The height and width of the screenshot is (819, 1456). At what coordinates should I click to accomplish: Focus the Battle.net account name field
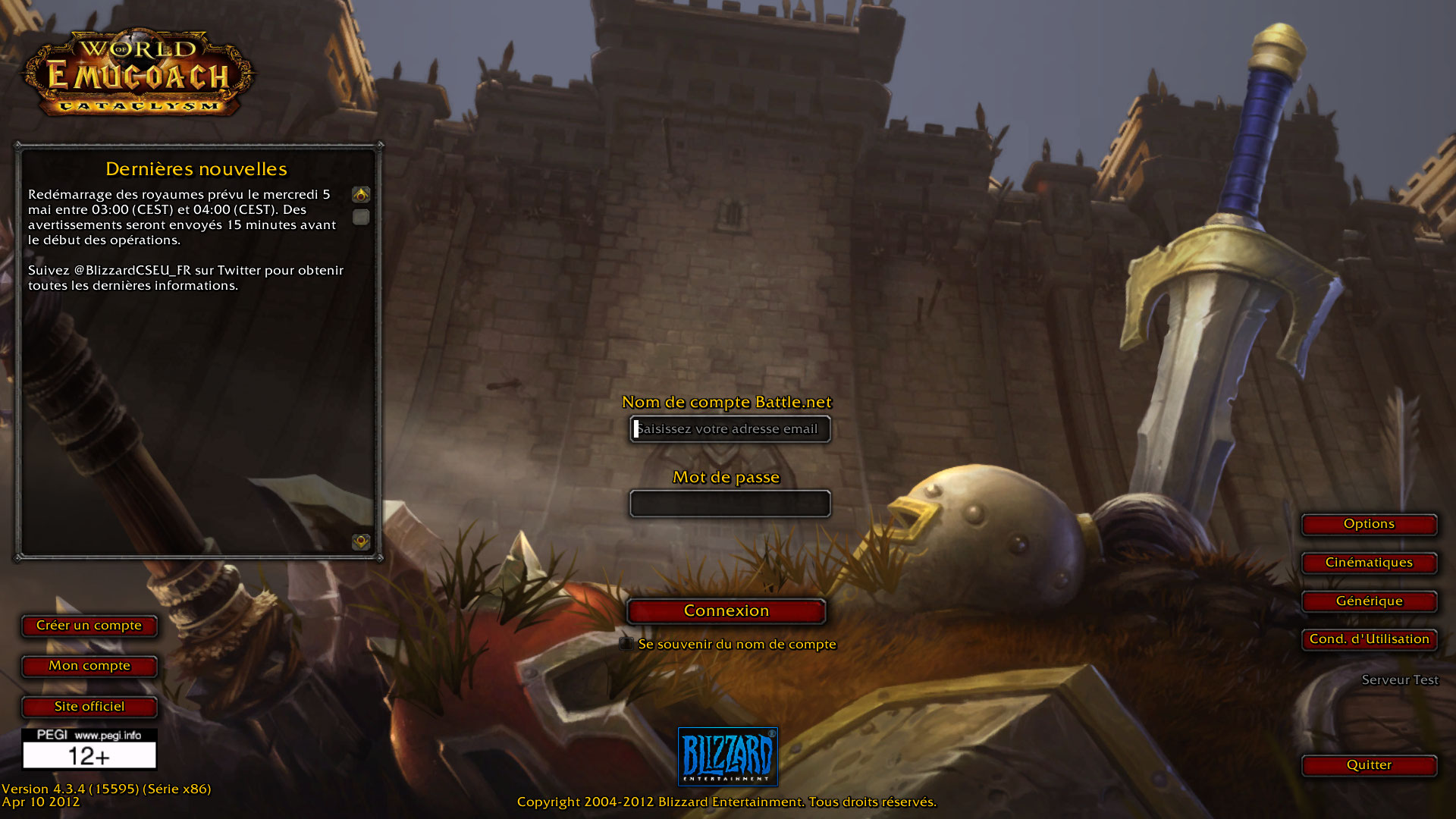[x=730, y=429]
